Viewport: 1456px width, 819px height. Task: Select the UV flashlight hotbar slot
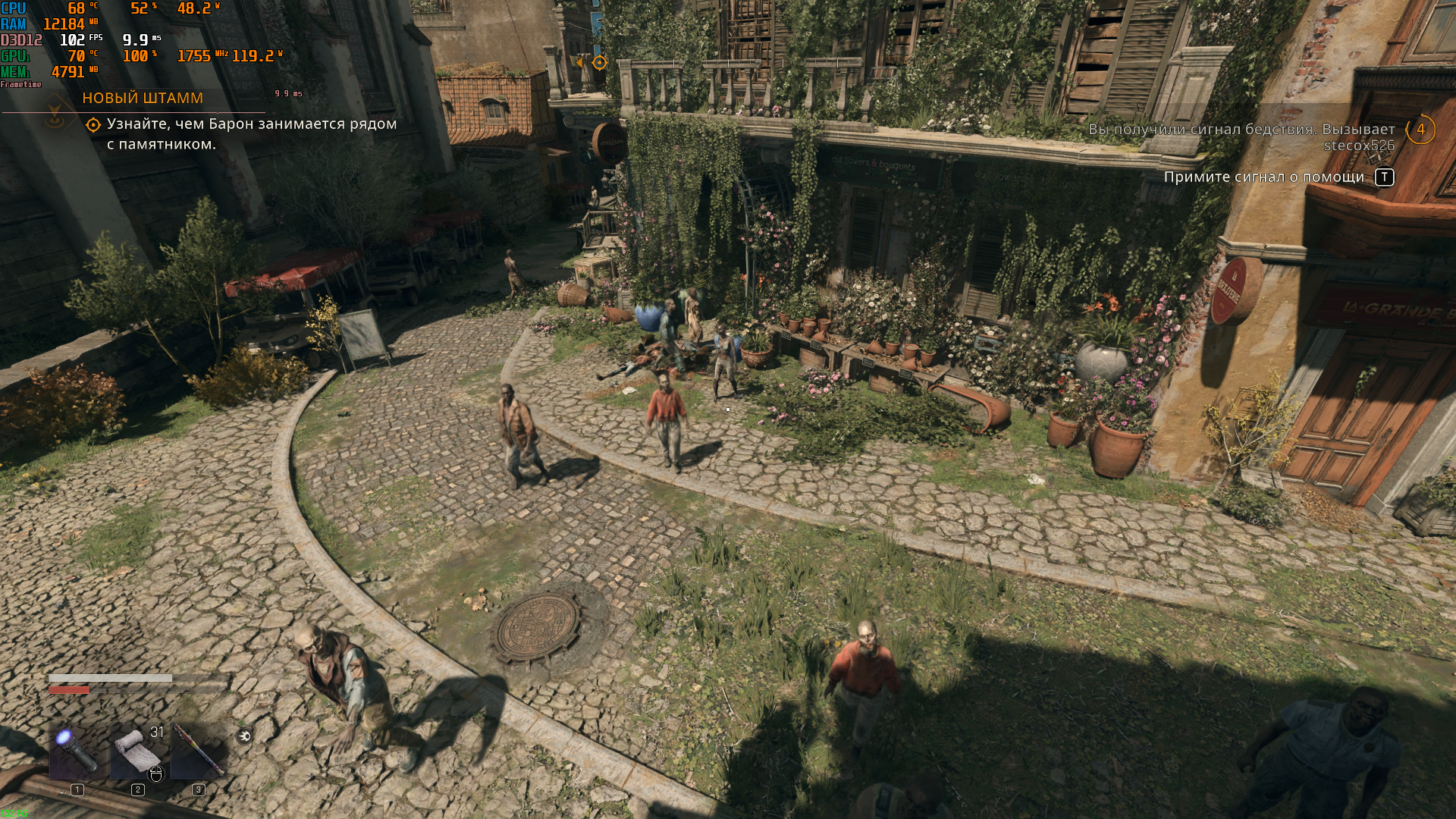76,750
